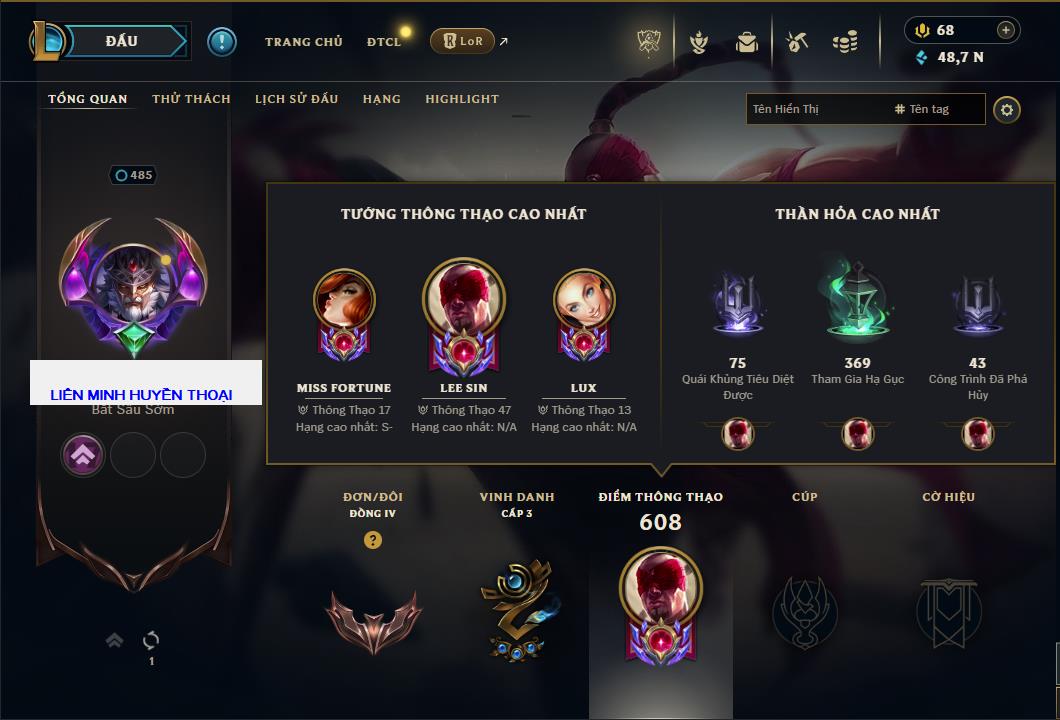Open the TRANG CHỦ home page

(x=303, y=42)
